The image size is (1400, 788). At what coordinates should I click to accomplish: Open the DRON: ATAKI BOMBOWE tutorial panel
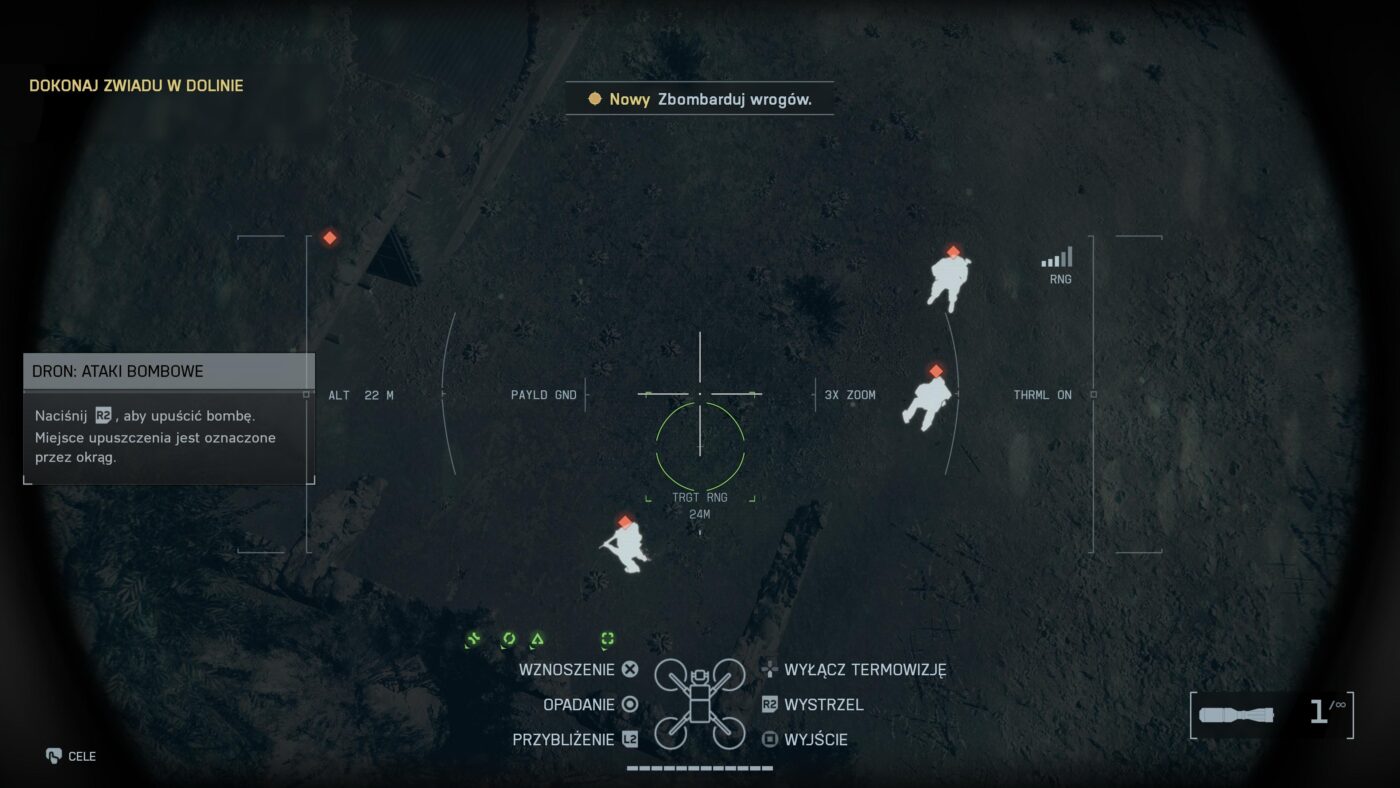(169, 371)
